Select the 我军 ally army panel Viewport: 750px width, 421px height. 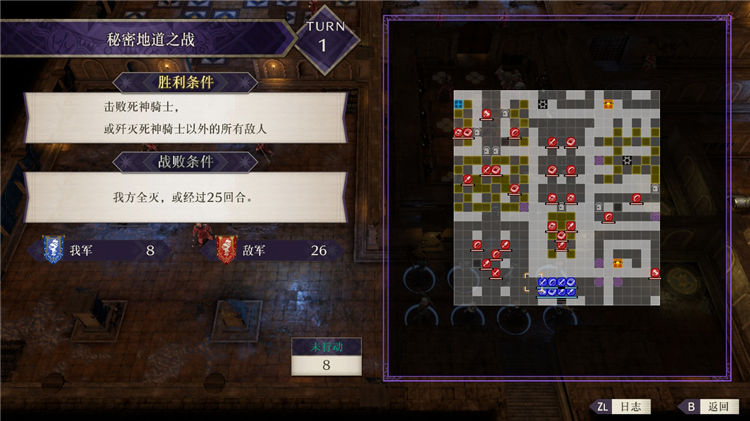tap(101, 249)
